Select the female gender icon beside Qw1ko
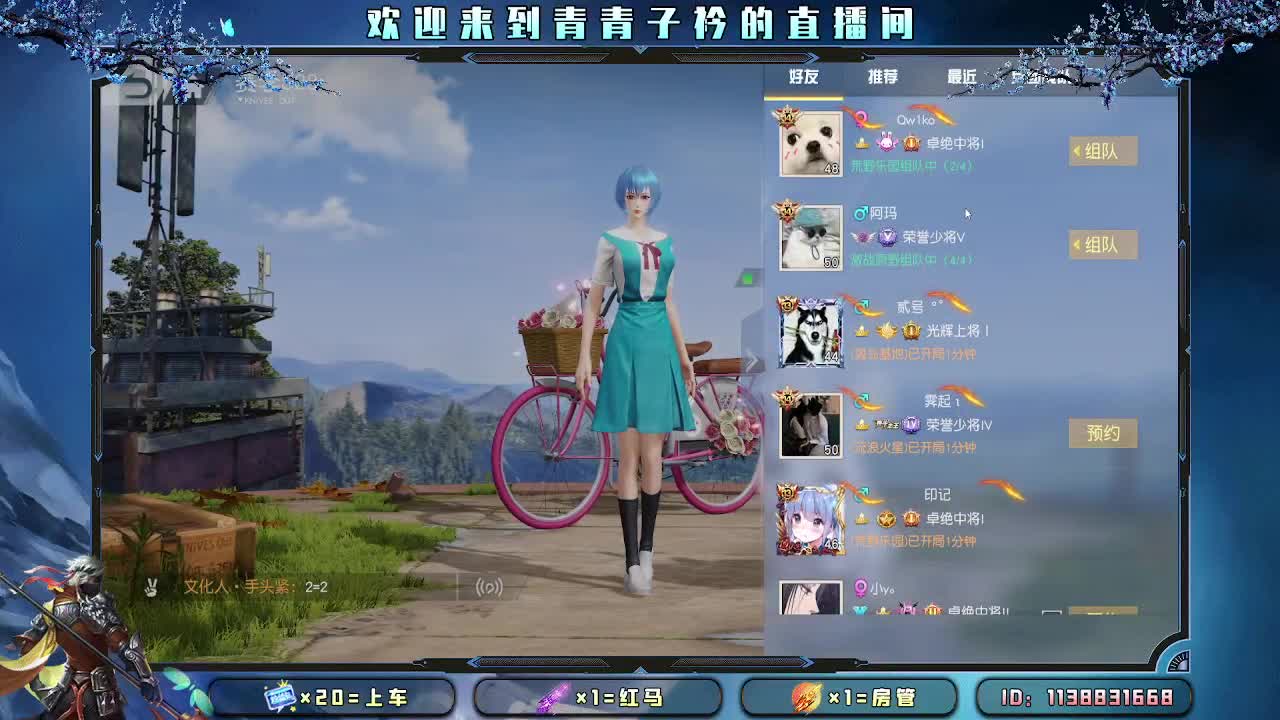1280x720 pixels. pos(859,118)
